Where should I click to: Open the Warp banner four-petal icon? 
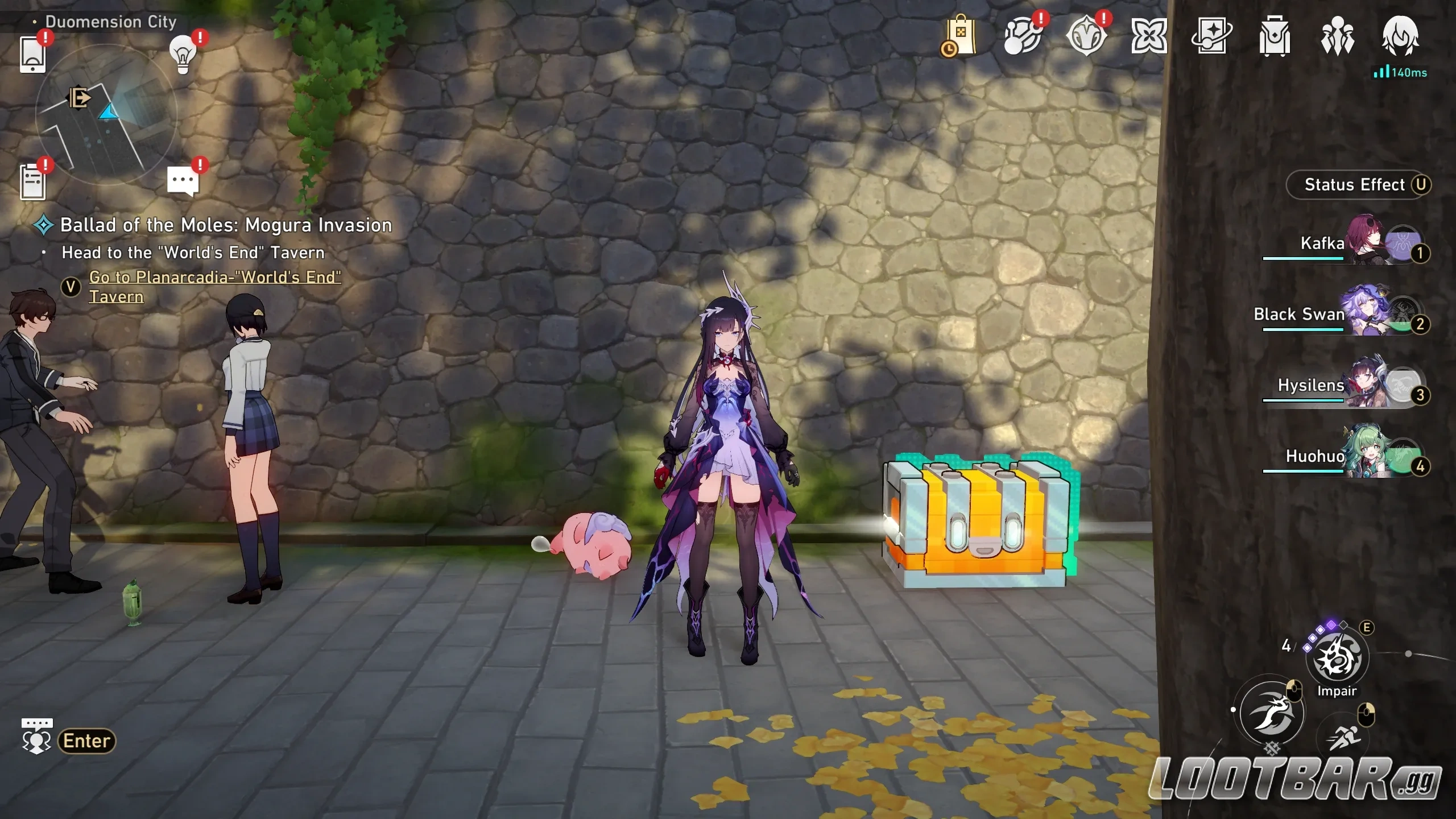coord(1148,35)
